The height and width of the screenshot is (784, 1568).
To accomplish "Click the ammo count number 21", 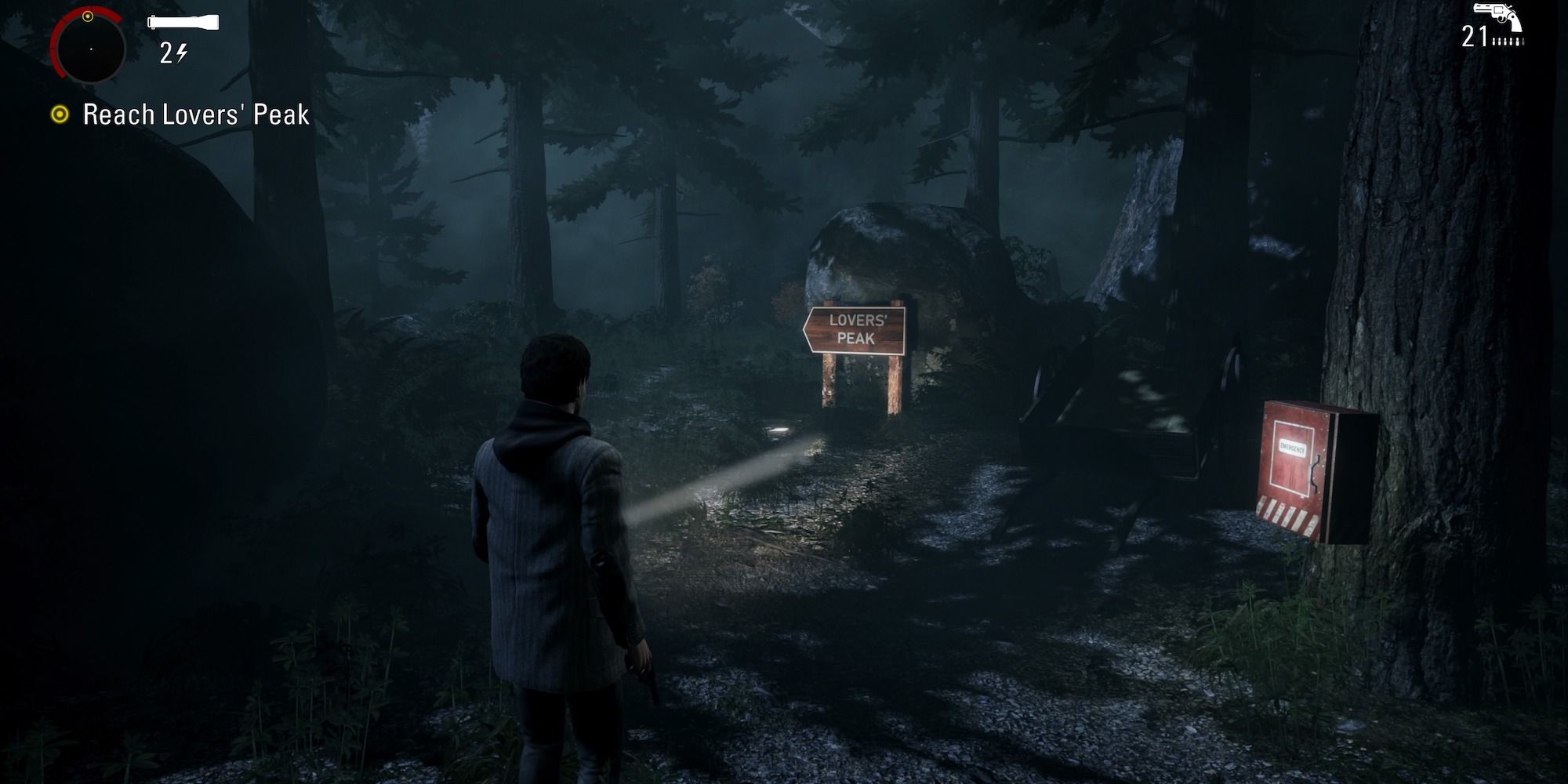I will (1475, 35).
